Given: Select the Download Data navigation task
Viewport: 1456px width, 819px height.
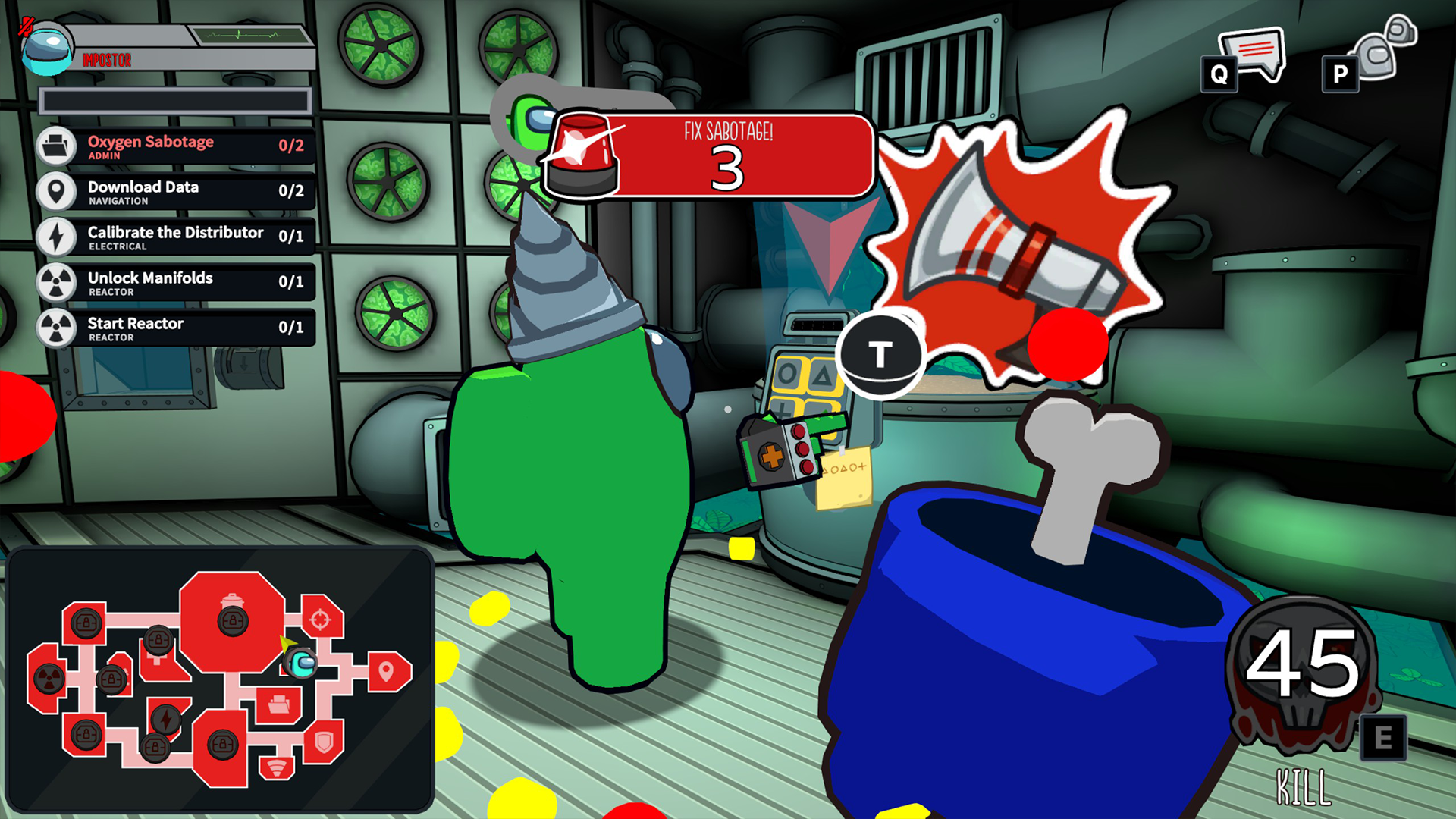Looking at the screenshot, I should 176,192.
